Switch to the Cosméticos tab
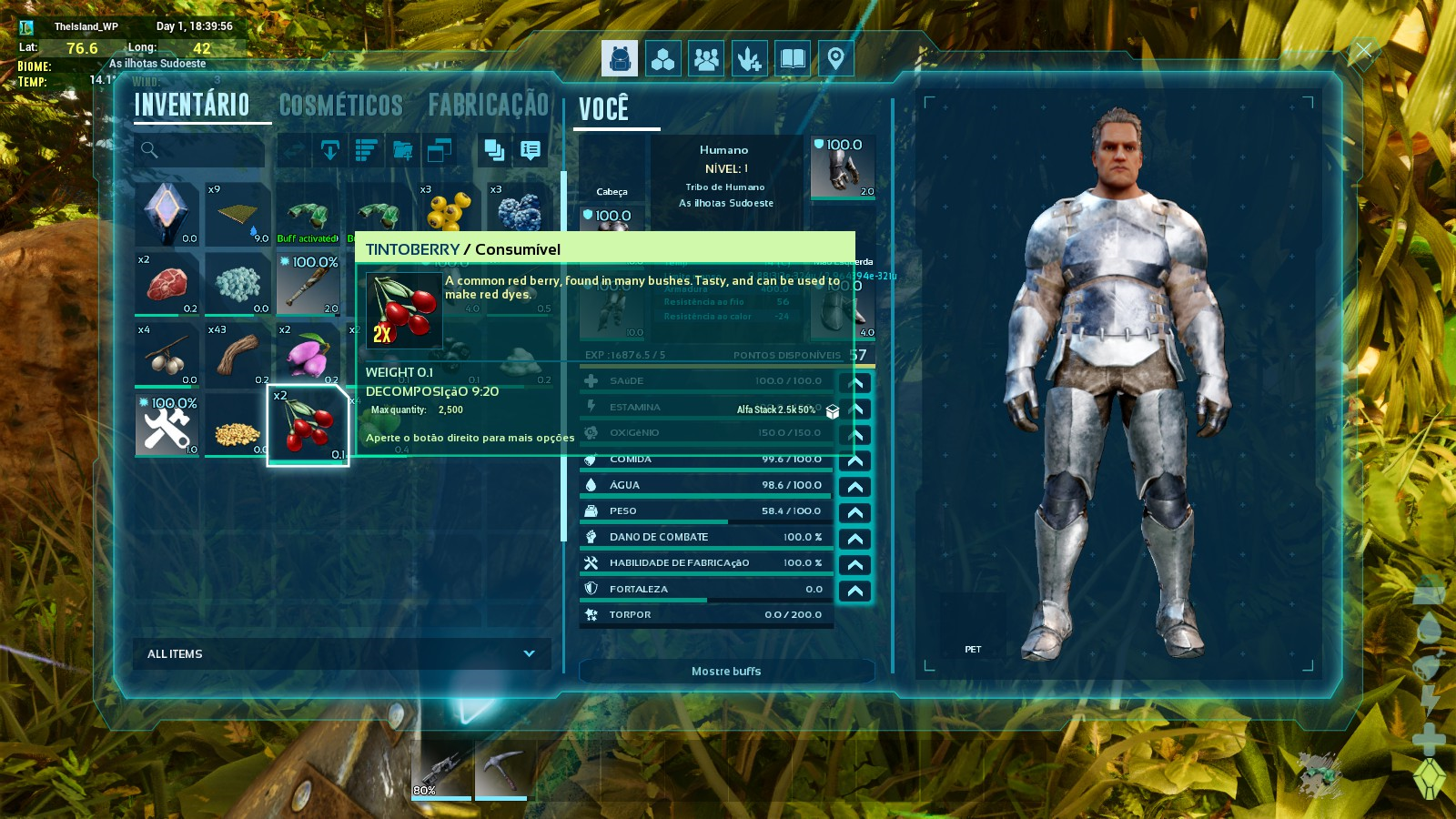This screenshot has height=819, width=1456. coord(340,106)
